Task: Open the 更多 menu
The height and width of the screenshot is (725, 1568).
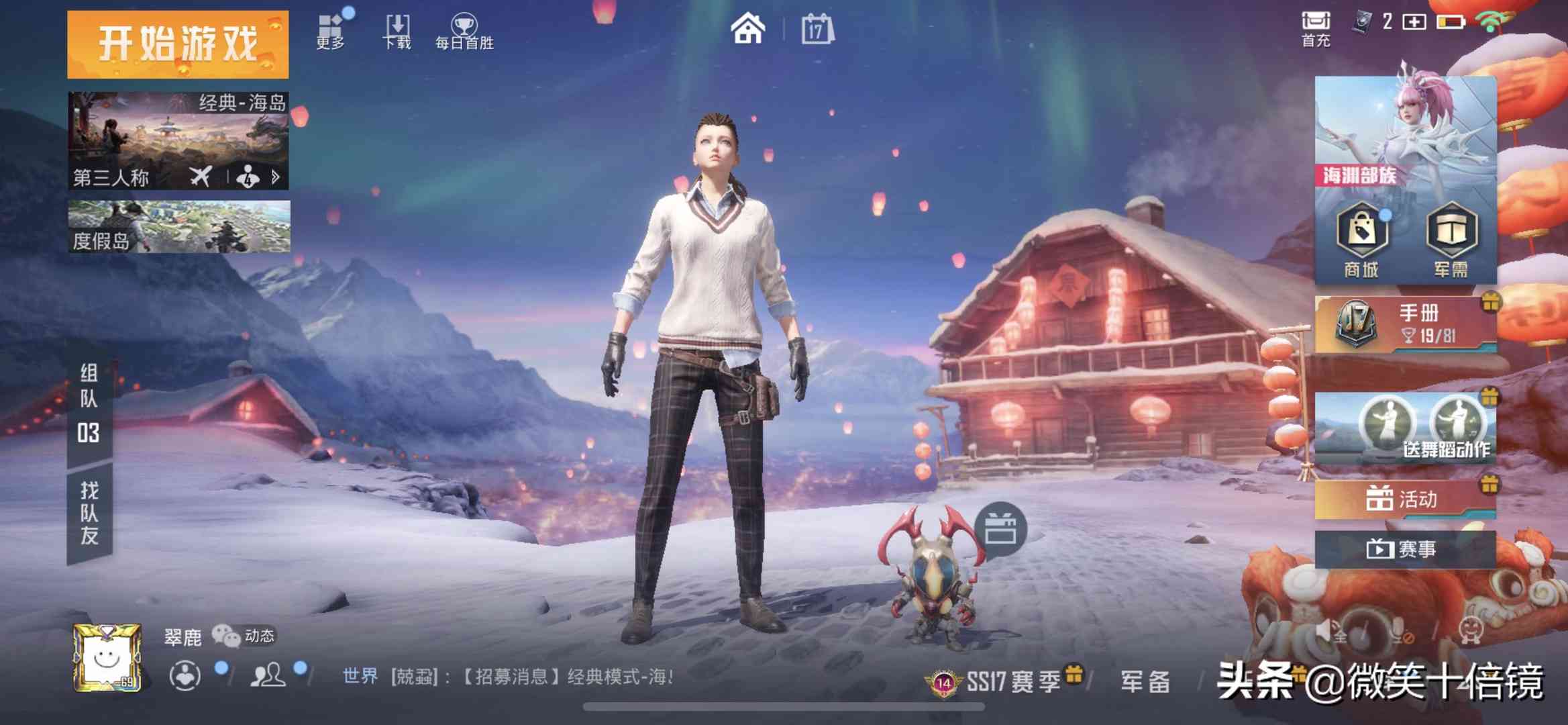Action: [x=331, y=31]
